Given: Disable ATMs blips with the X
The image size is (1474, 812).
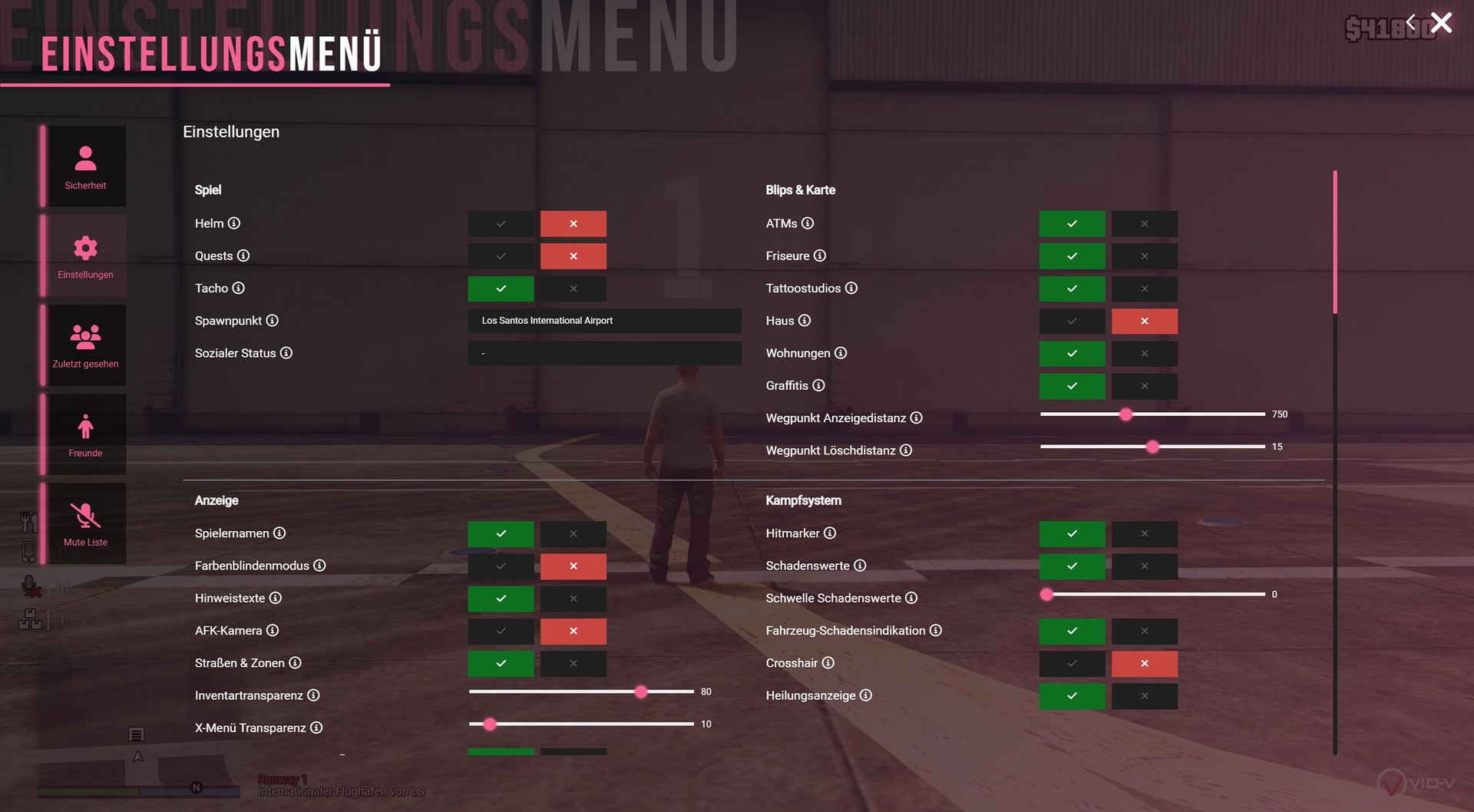Looking at the screenshot, I should pos(1144,224).
